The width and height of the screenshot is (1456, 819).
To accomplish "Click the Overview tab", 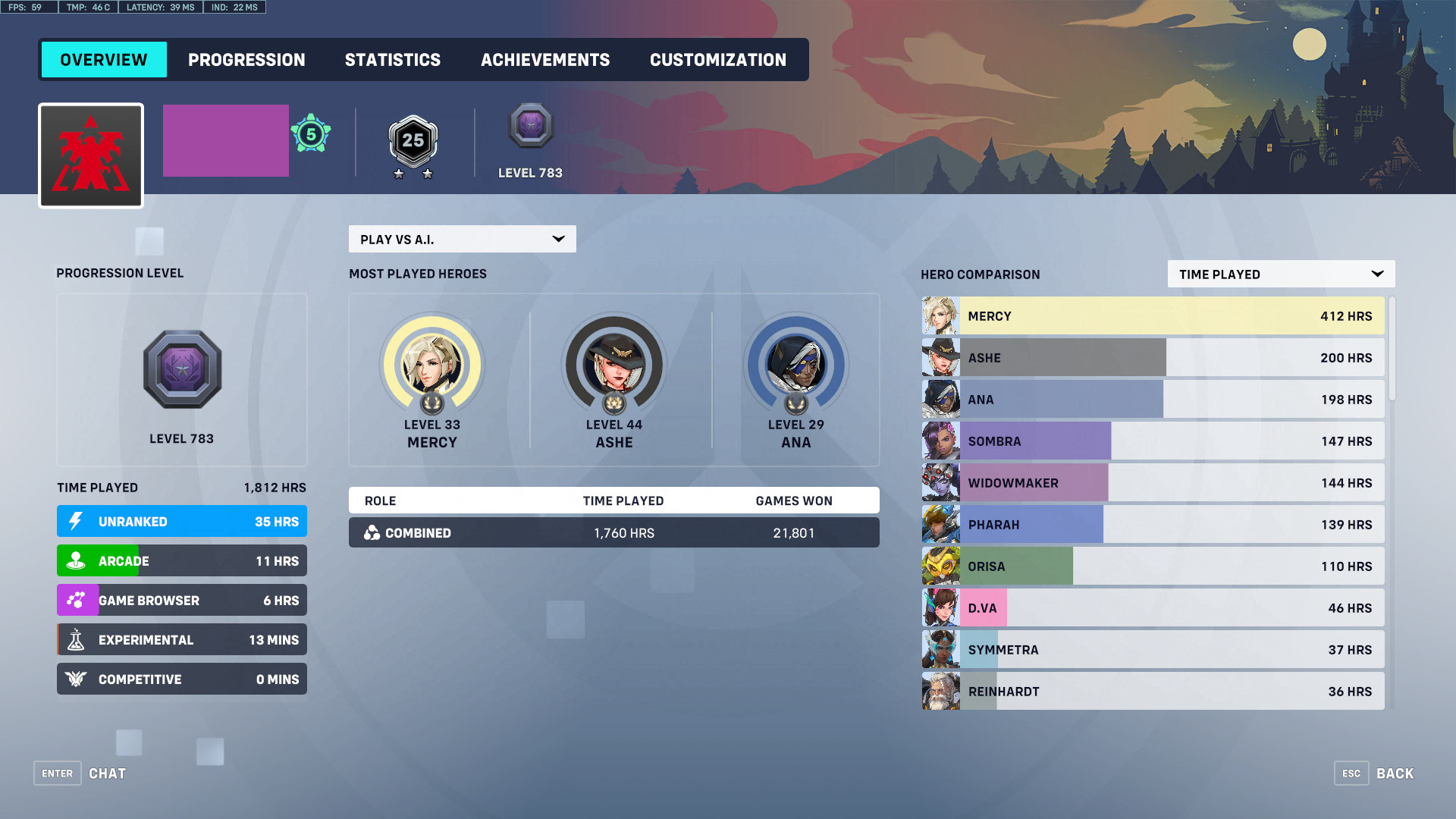I will click(104, 60).
